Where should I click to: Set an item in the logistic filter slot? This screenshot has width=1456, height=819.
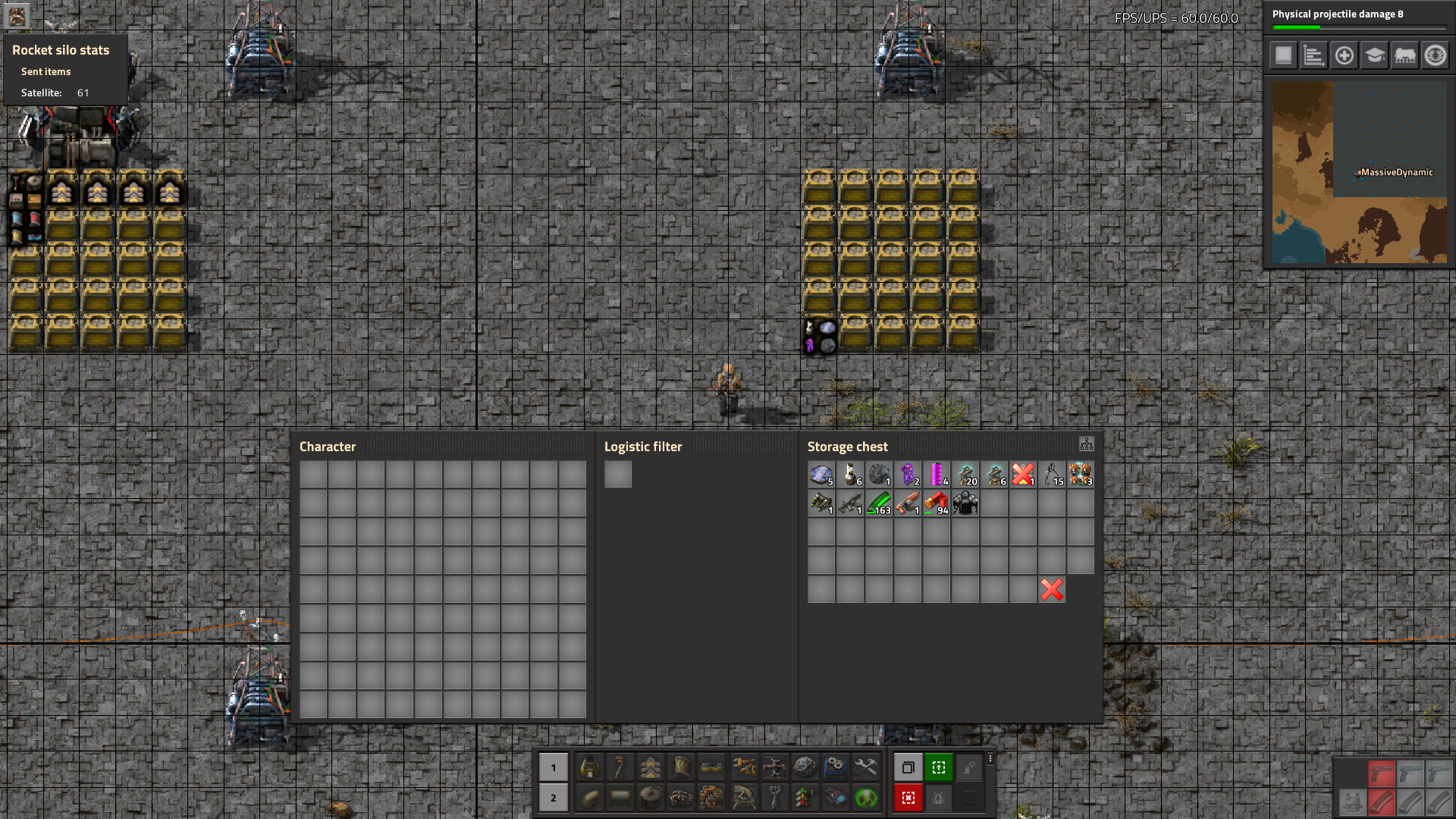(619, 474)
